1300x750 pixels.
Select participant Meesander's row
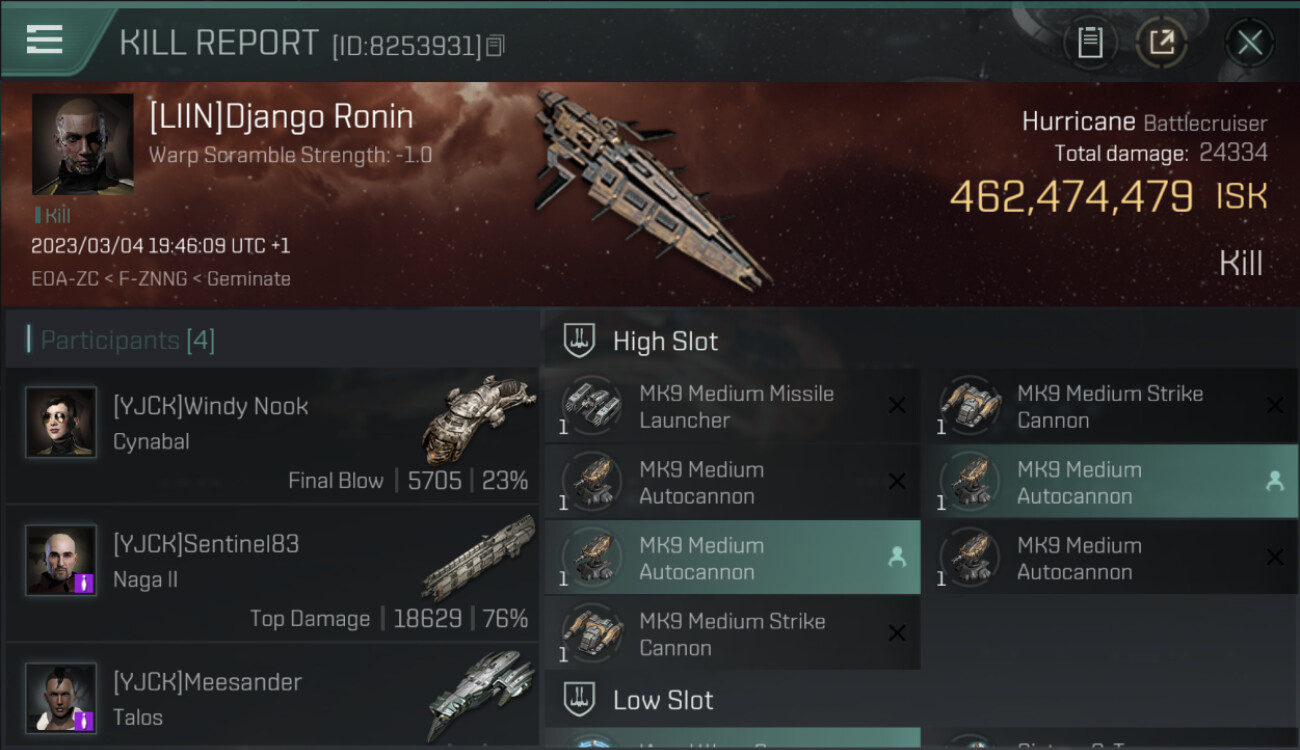point(272,698)
